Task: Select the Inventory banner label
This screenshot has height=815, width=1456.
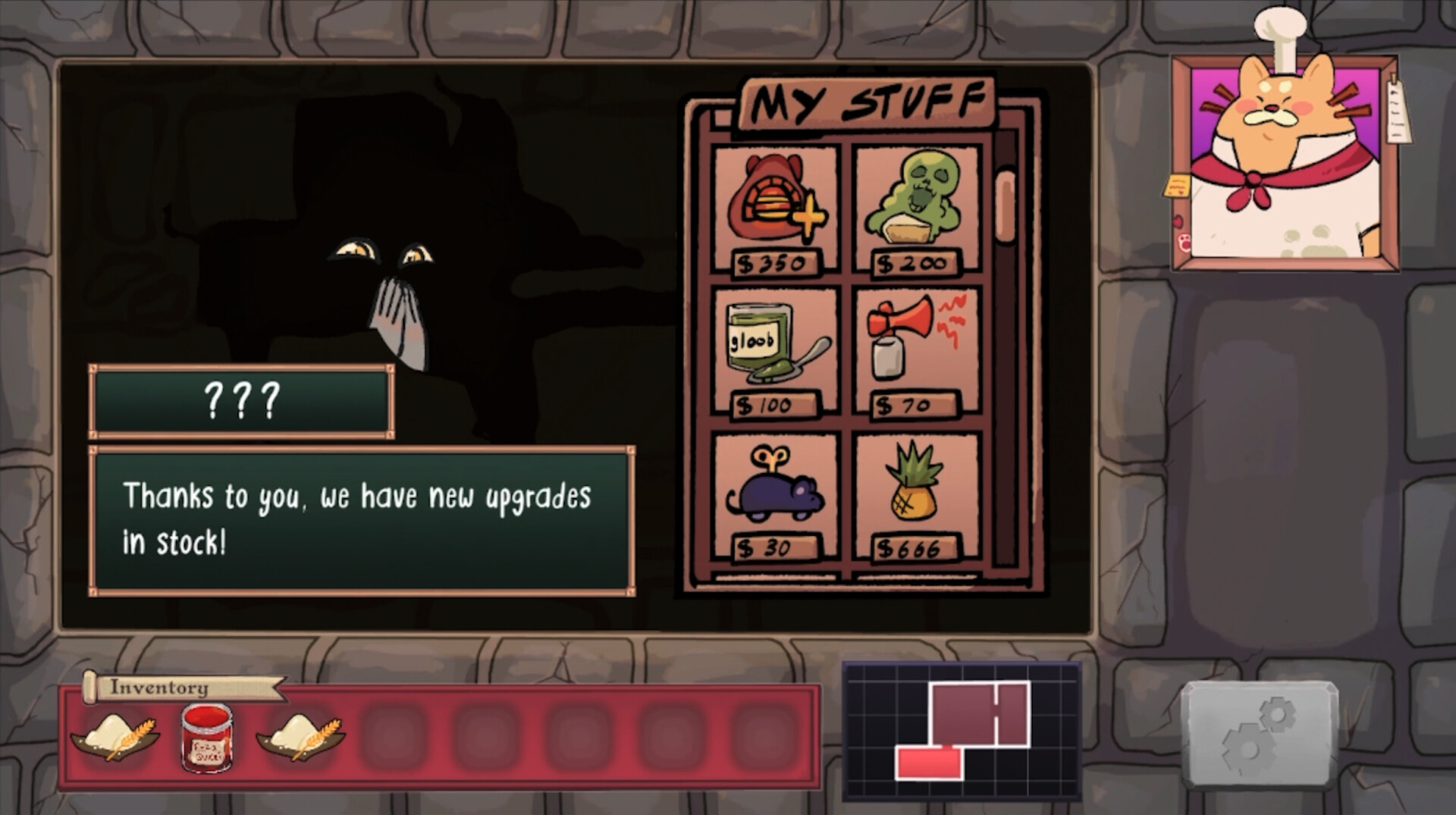Action: coord(158,690)
